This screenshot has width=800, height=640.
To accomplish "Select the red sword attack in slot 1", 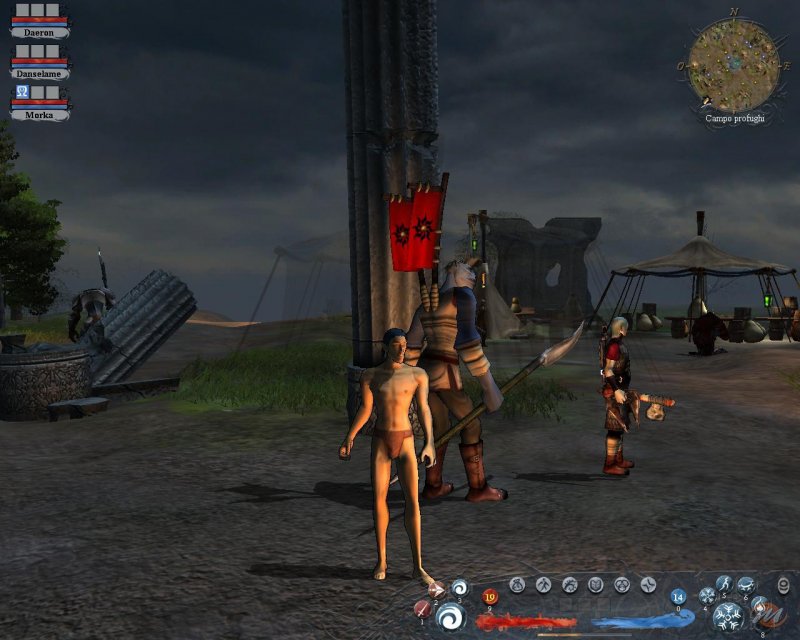I will 422,608.
